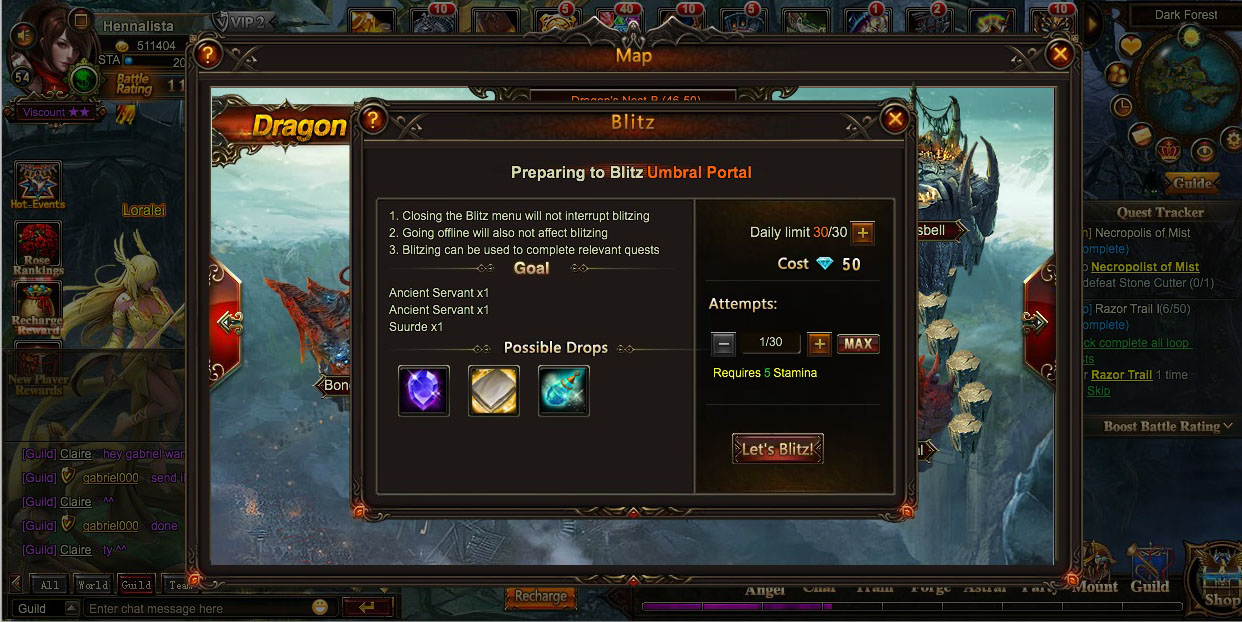Add more daily limit with plus button
This screenshot has height=622, width=1242.
(x=861, y=233)
